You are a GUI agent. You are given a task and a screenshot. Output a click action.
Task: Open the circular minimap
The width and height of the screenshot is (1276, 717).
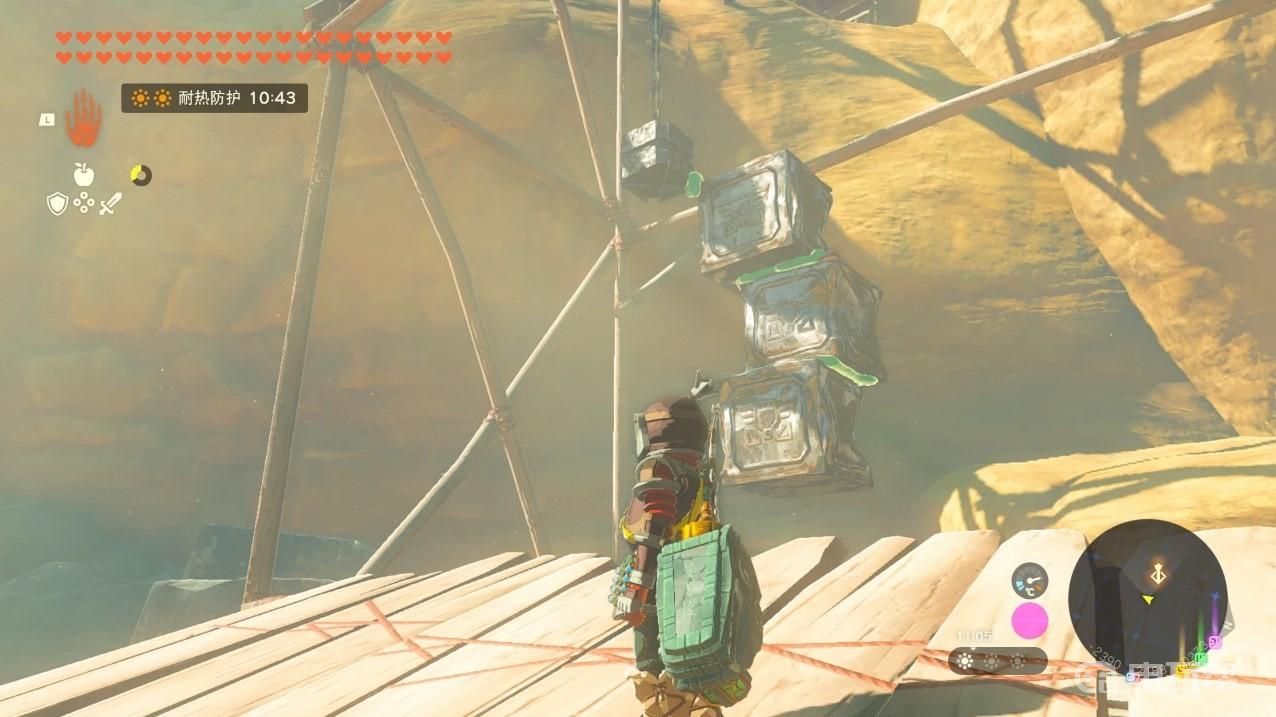[1146, 598]
